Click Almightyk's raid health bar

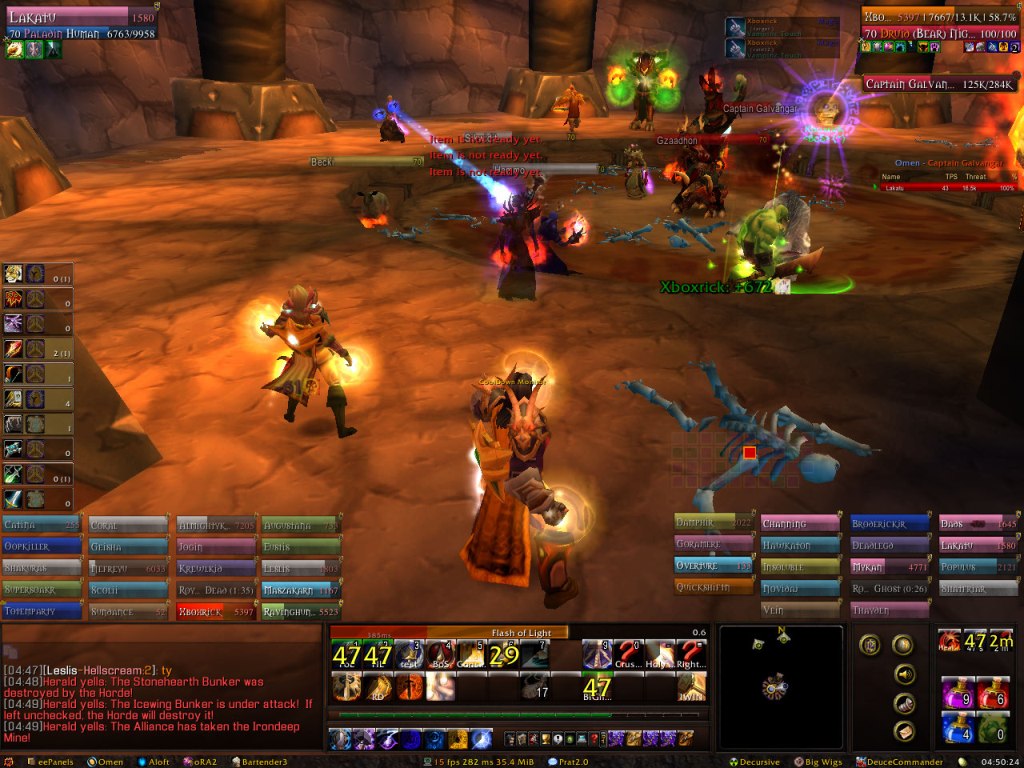tap(214, 524)
